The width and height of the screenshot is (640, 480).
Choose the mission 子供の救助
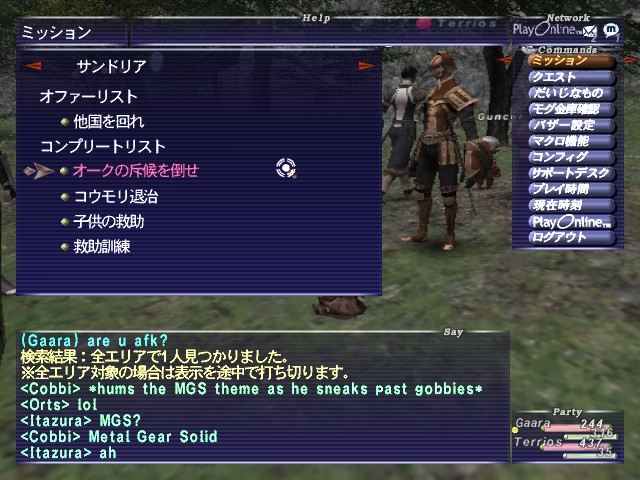pyautogui.click(x=109, y=221)
